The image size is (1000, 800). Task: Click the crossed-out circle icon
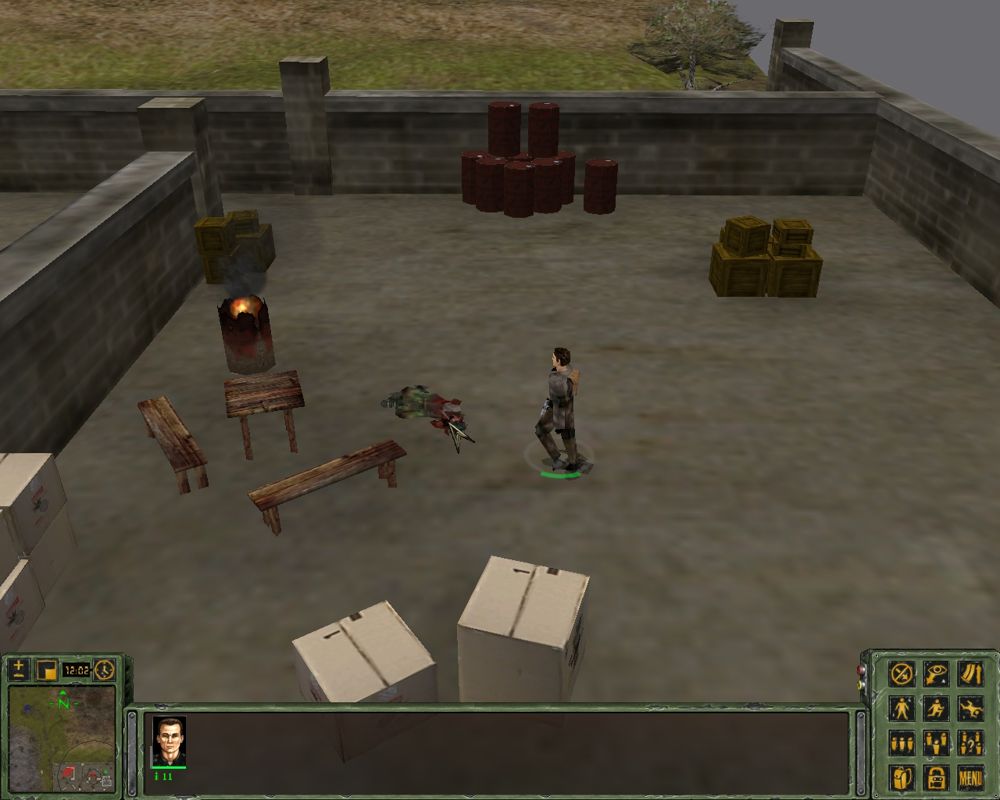(x=902, y=673)
